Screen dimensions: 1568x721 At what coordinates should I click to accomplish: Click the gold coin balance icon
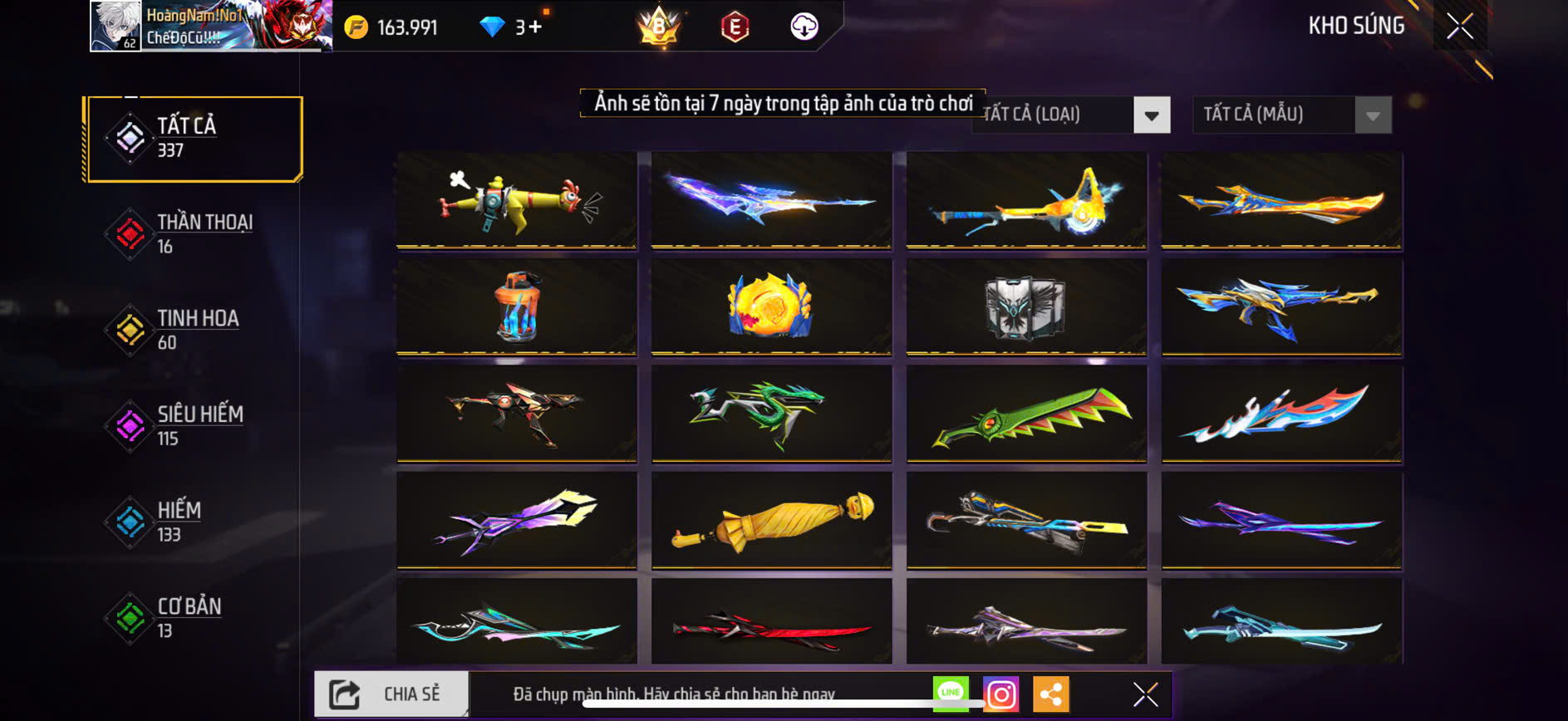(x=355, y=25)
